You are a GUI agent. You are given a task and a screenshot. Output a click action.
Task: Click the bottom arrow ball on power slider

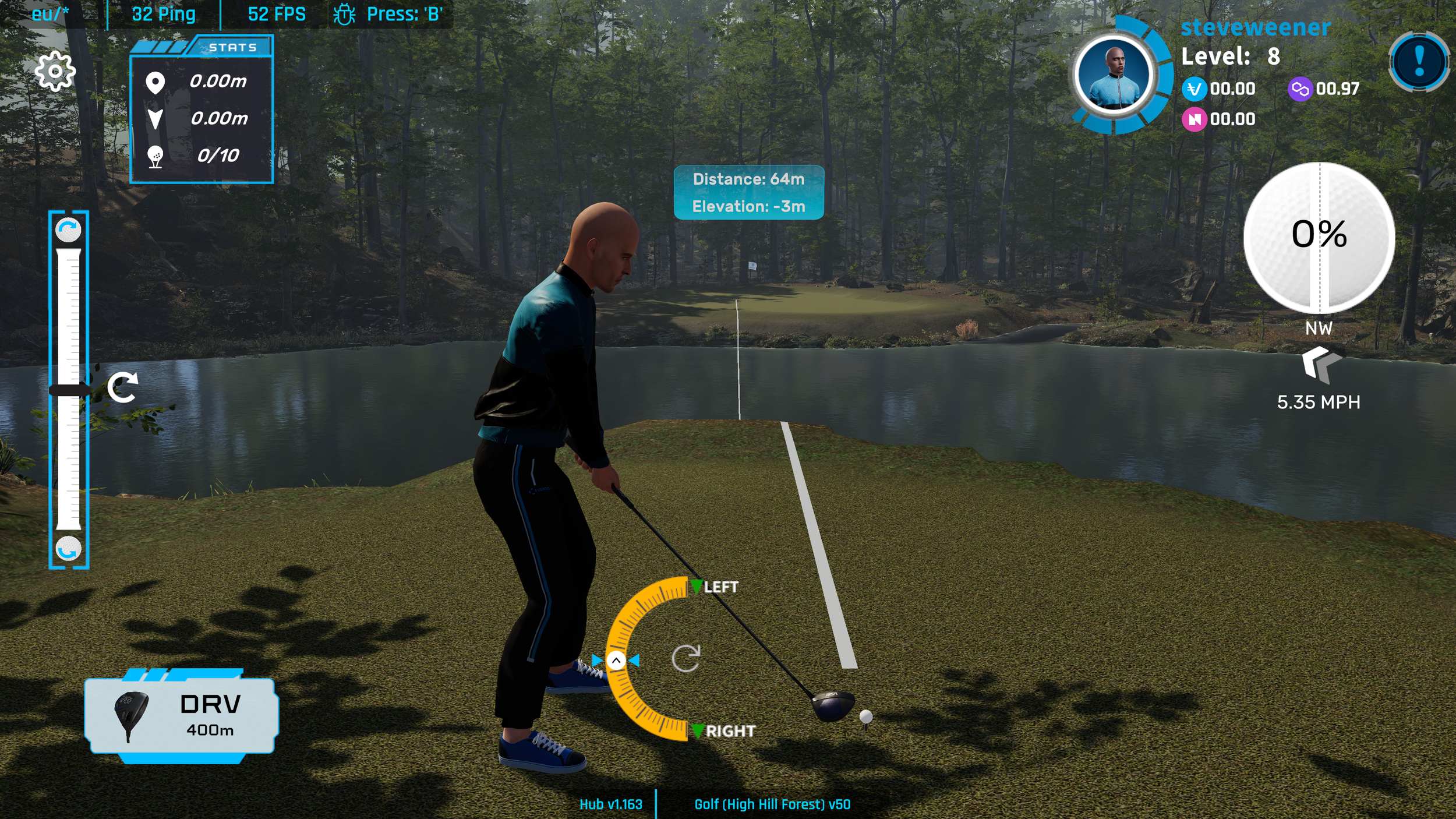[68, 549]
